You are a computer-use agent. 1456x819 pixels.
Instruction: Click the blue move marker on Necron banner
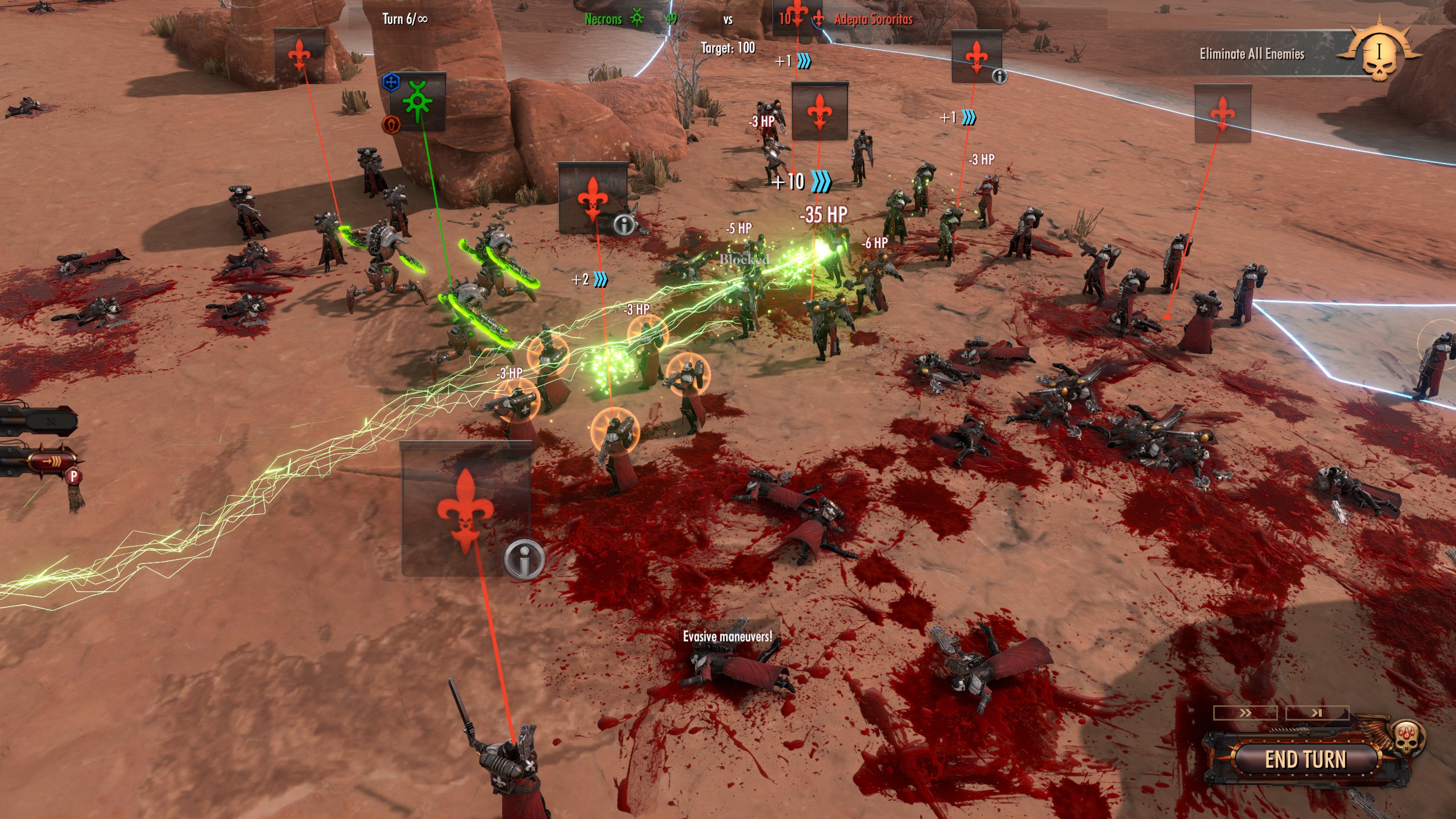point(391,82)
